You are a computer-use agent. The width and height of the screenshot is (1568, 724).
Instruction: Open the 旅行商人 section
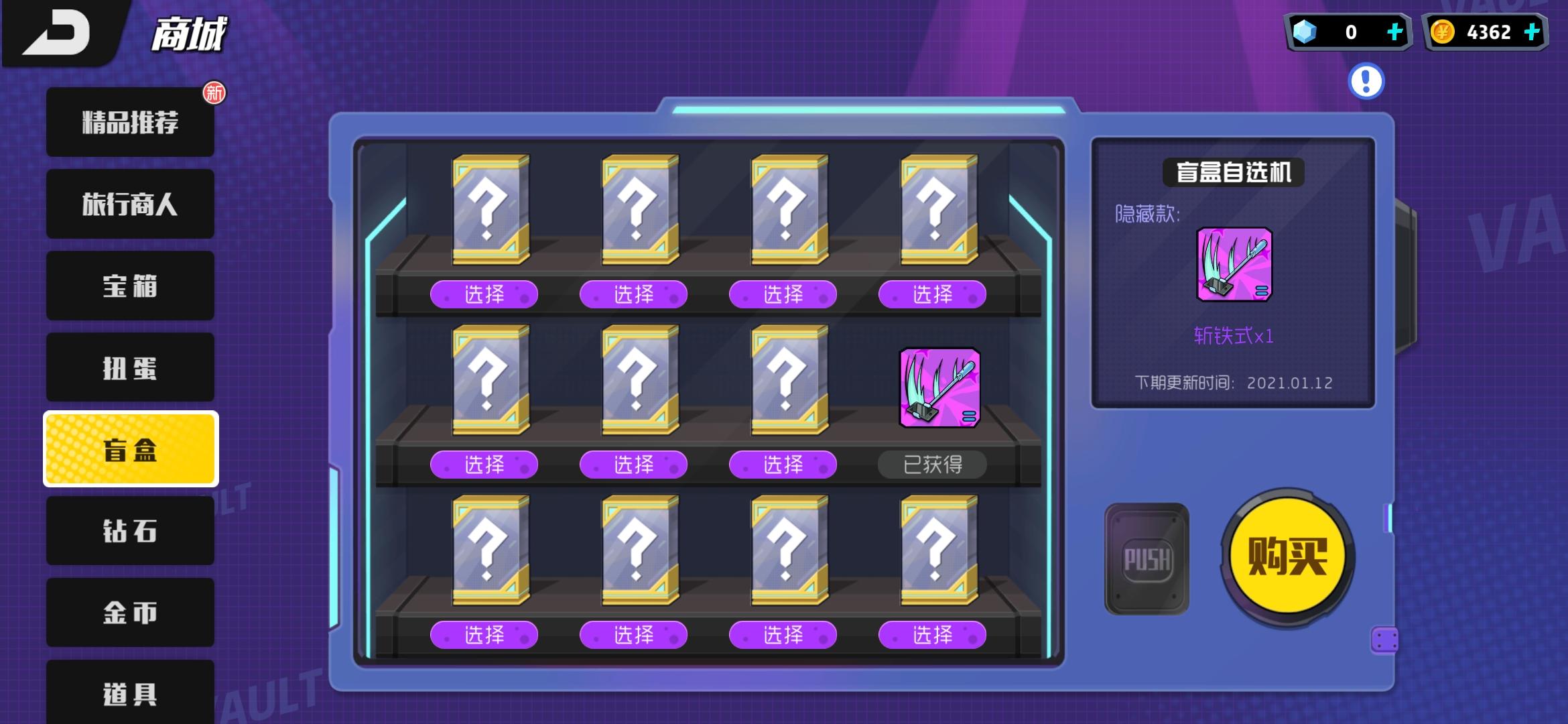[130, 203]
